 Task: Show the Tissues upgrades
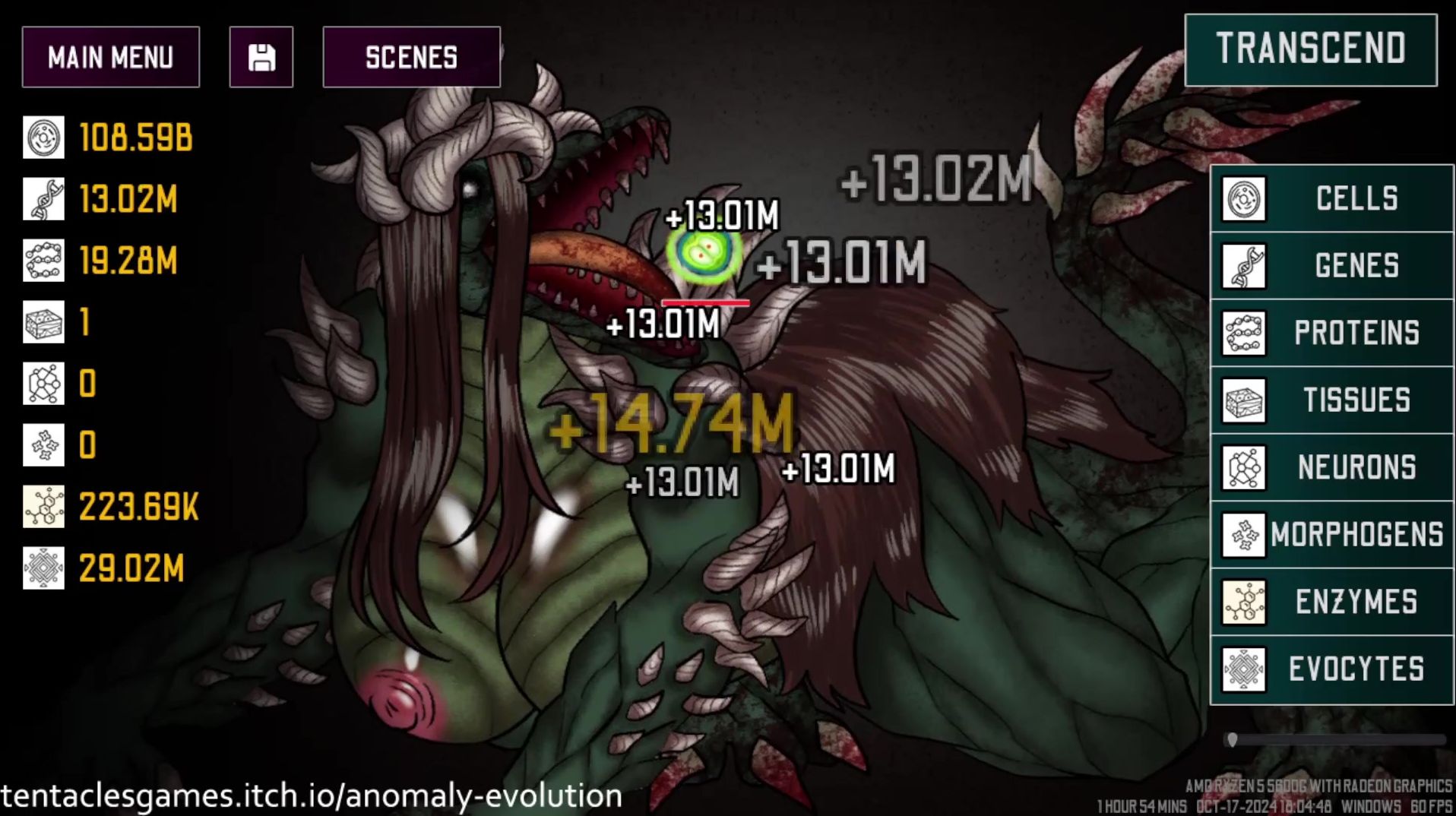click(x=1331, y=400)
